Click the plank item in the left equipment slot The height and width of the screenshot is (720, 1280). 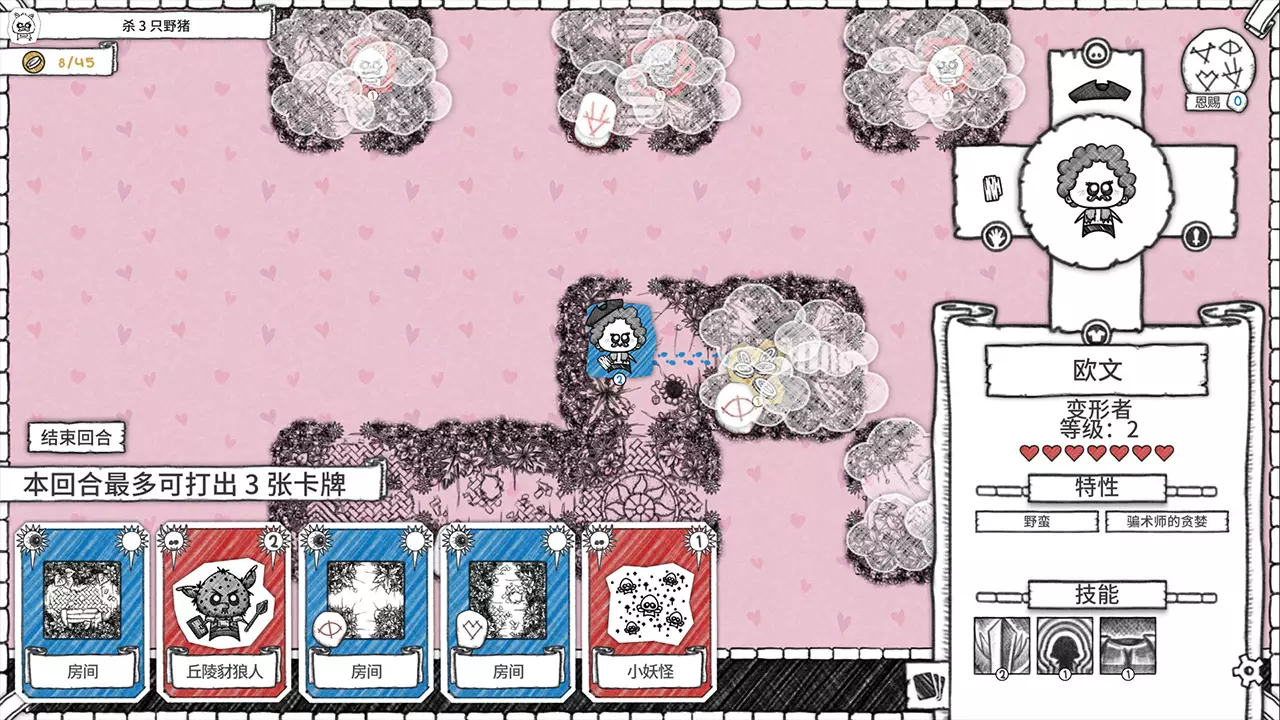(991, 188)
